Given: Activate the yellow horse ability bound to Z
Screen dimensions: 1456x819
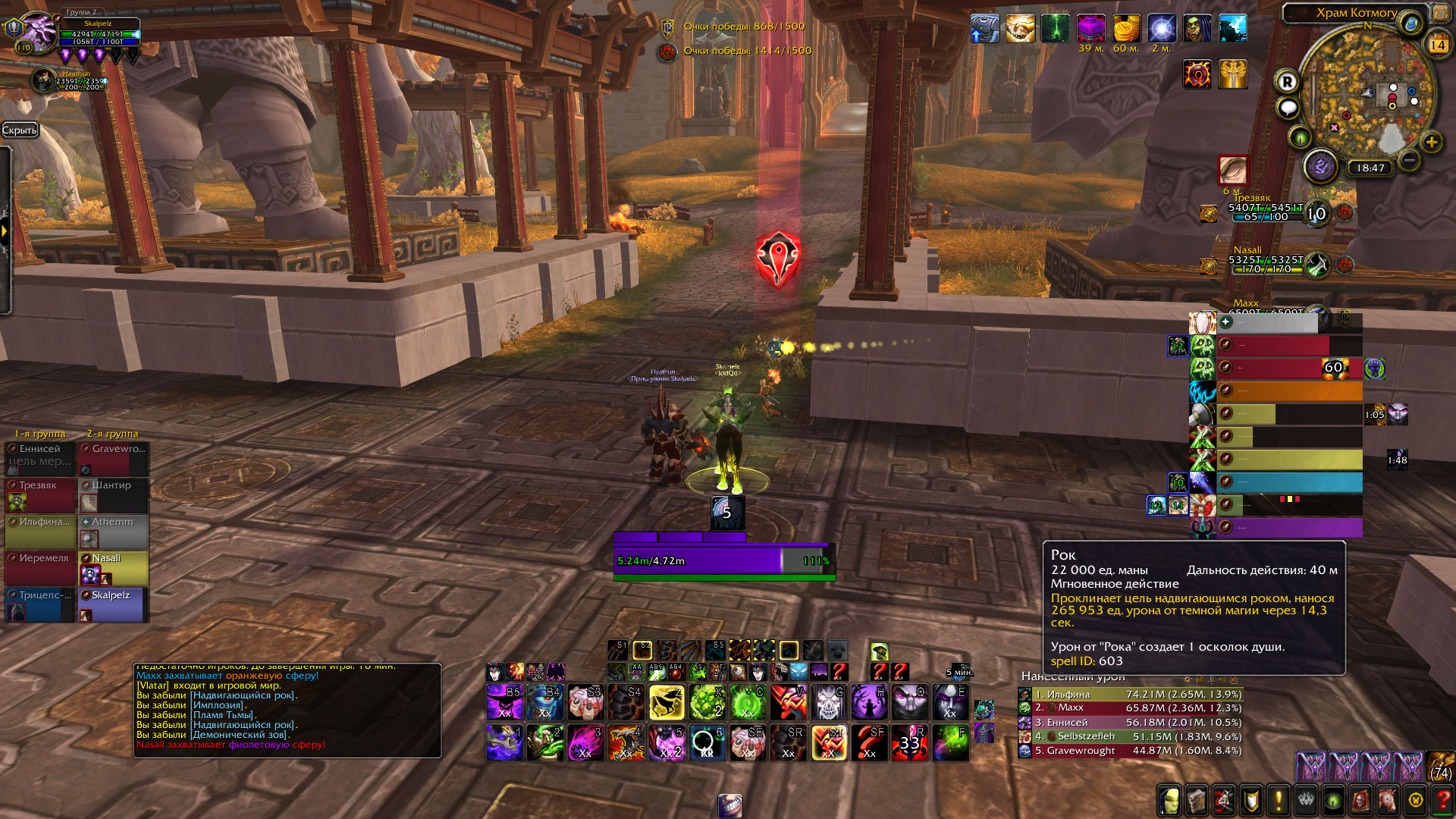Looking at the screenshot, I should (x=667, y=703).
